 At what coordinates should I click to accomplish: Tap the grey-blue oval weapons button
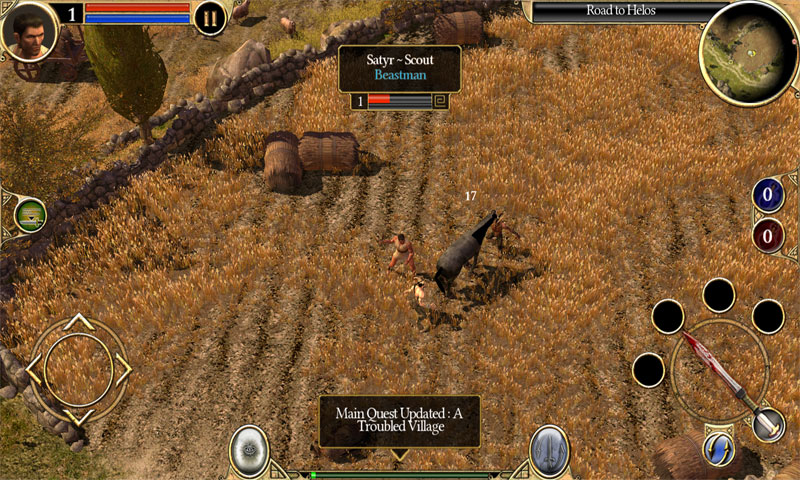[549, 451]
